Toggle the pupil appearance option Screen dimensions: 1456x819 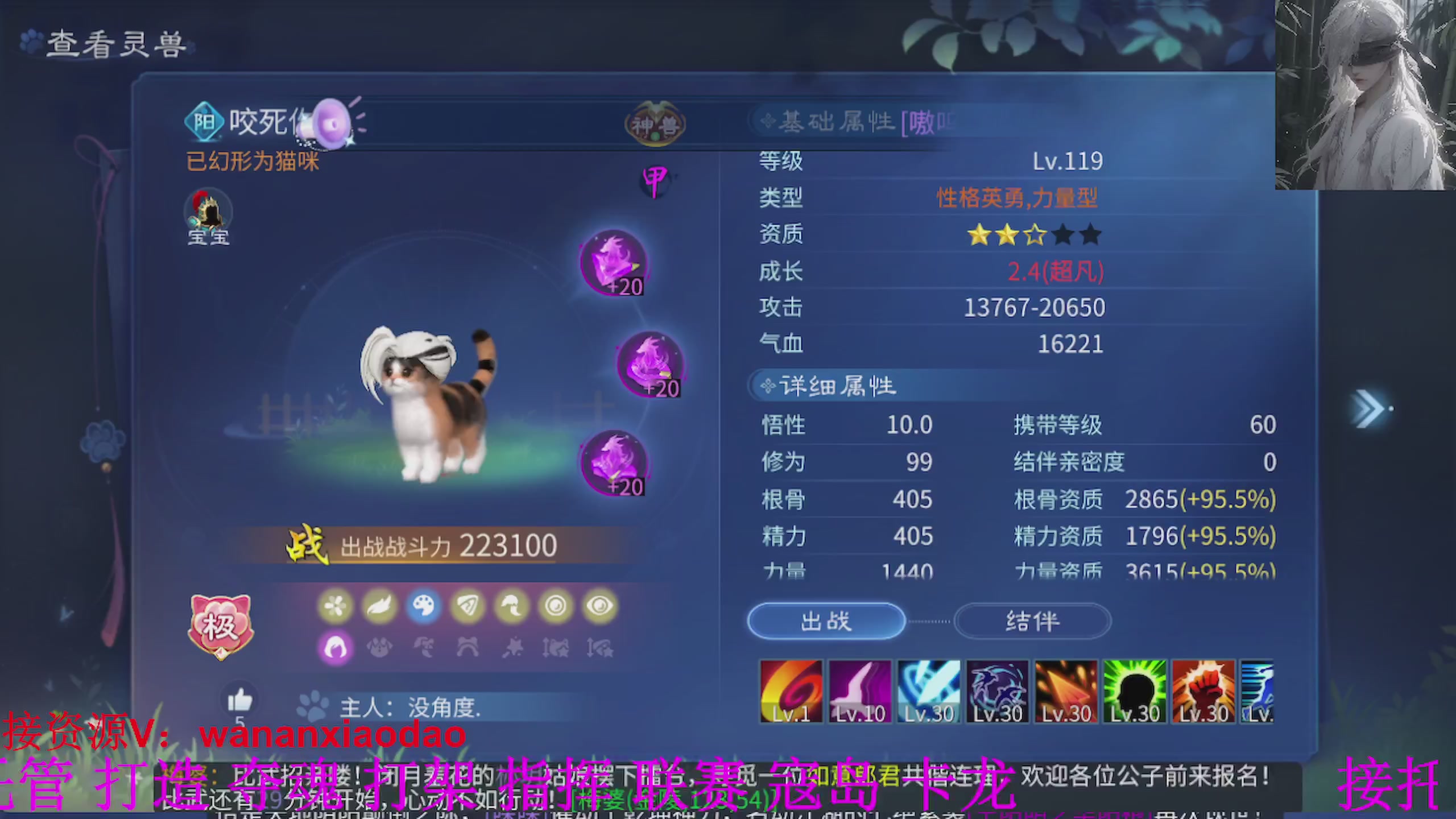[555, 606]
